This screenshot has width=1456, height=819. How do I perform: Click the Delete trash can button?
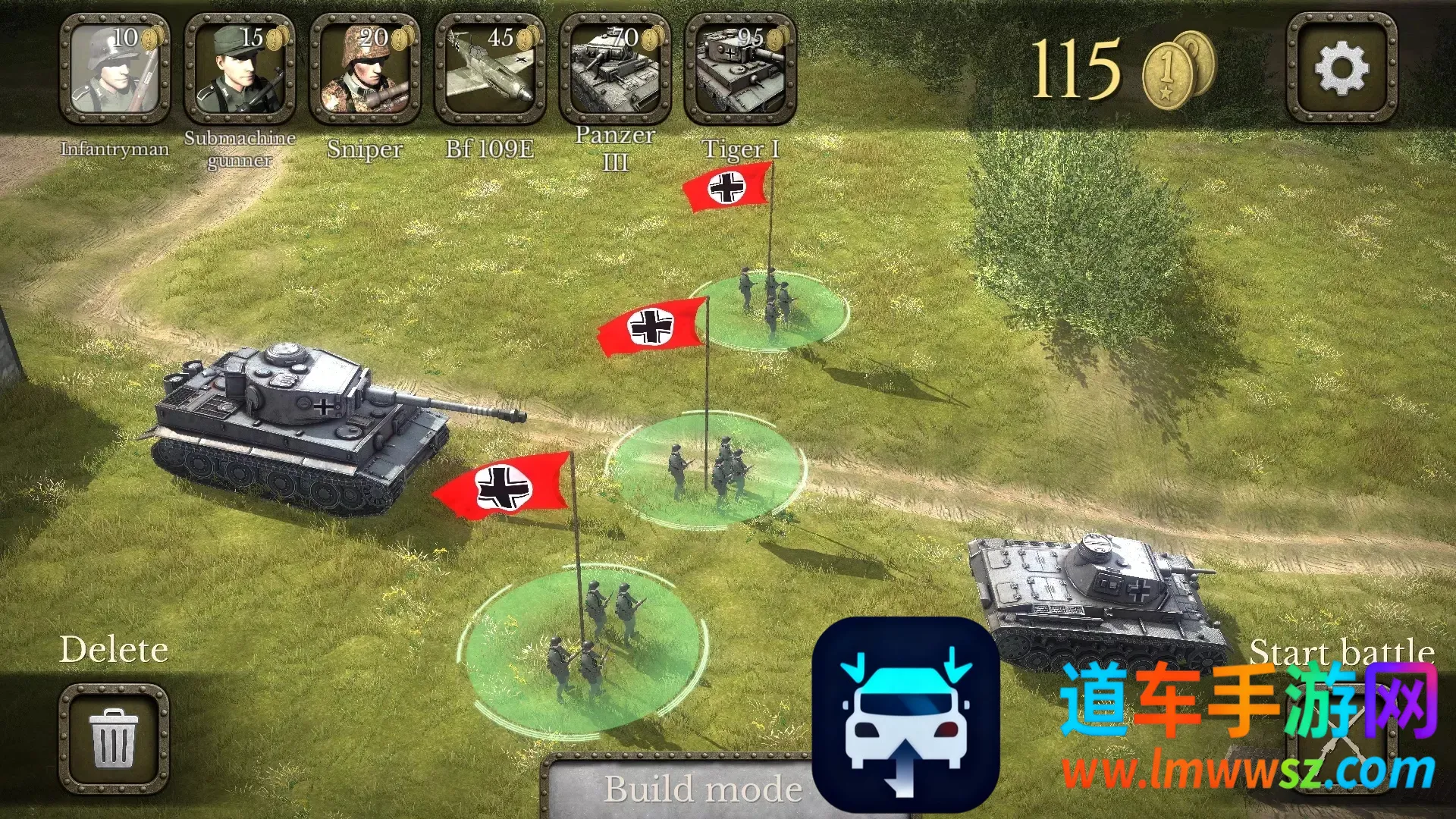tap(114, 738)
